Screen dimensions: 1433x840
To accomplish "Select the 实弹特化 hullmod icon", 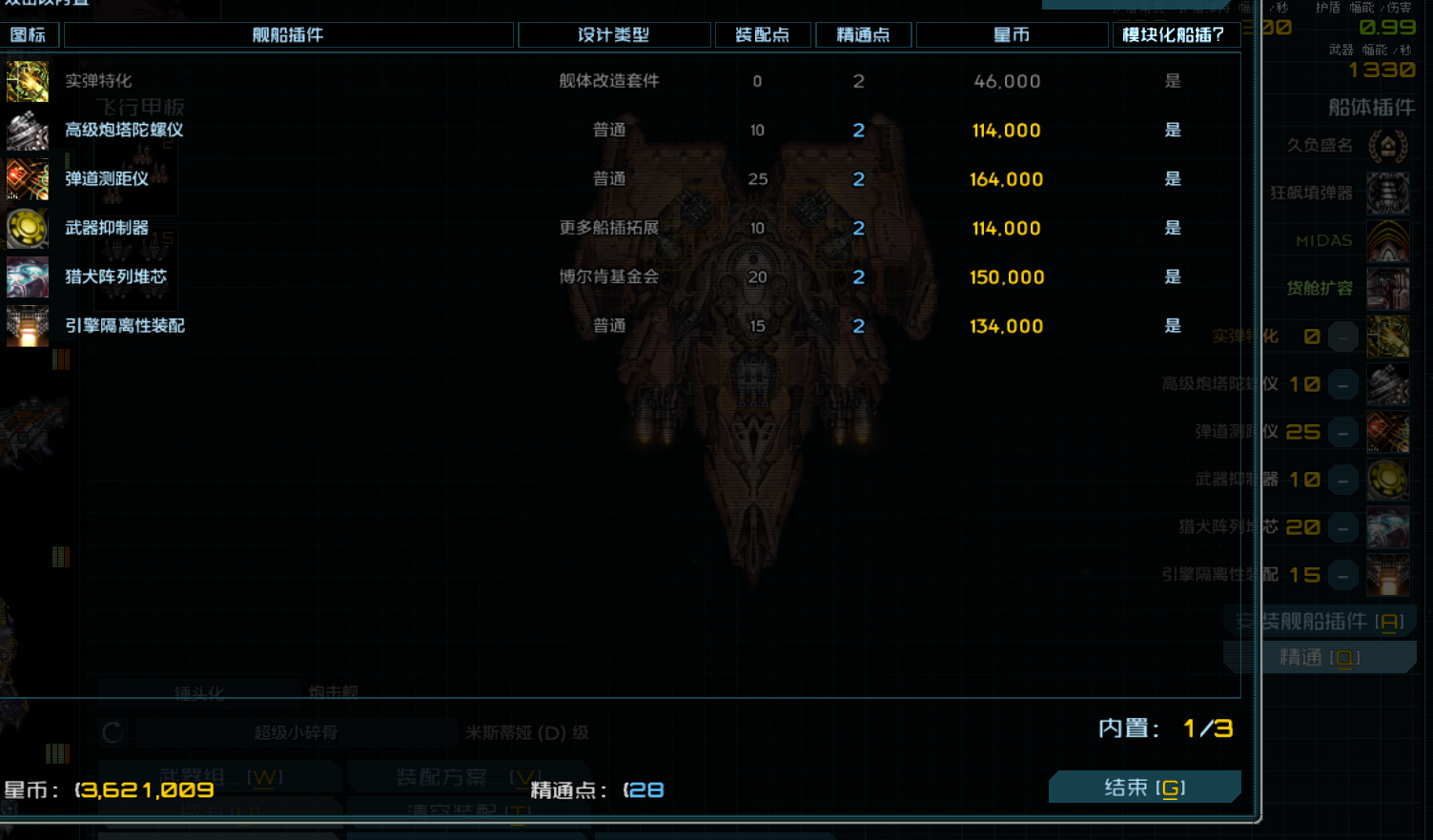I will (27, 81).
